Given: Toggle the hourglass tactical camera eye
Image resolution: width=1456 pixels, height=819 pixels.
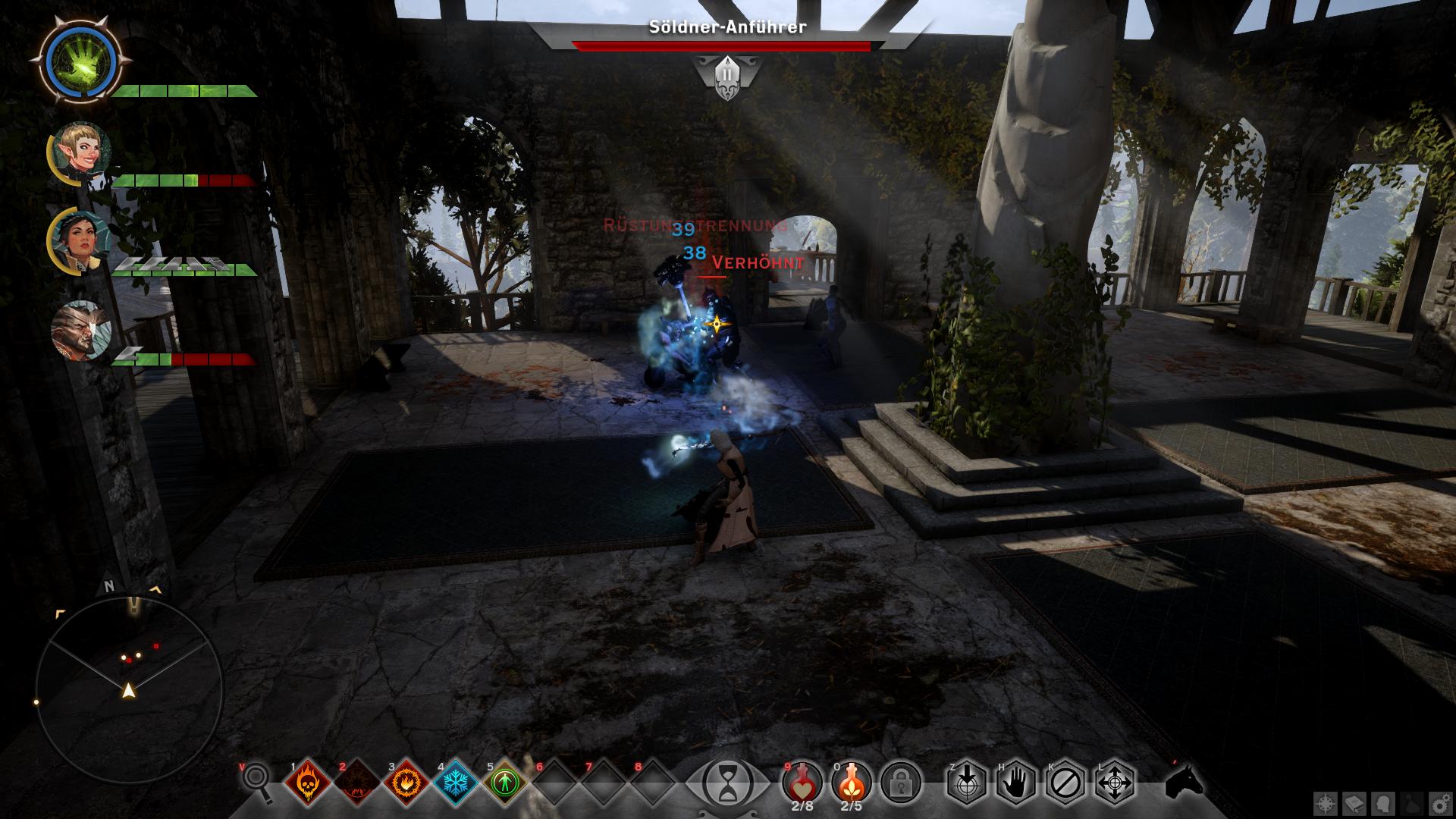Looking at the screenshot, I should [727, 781].
